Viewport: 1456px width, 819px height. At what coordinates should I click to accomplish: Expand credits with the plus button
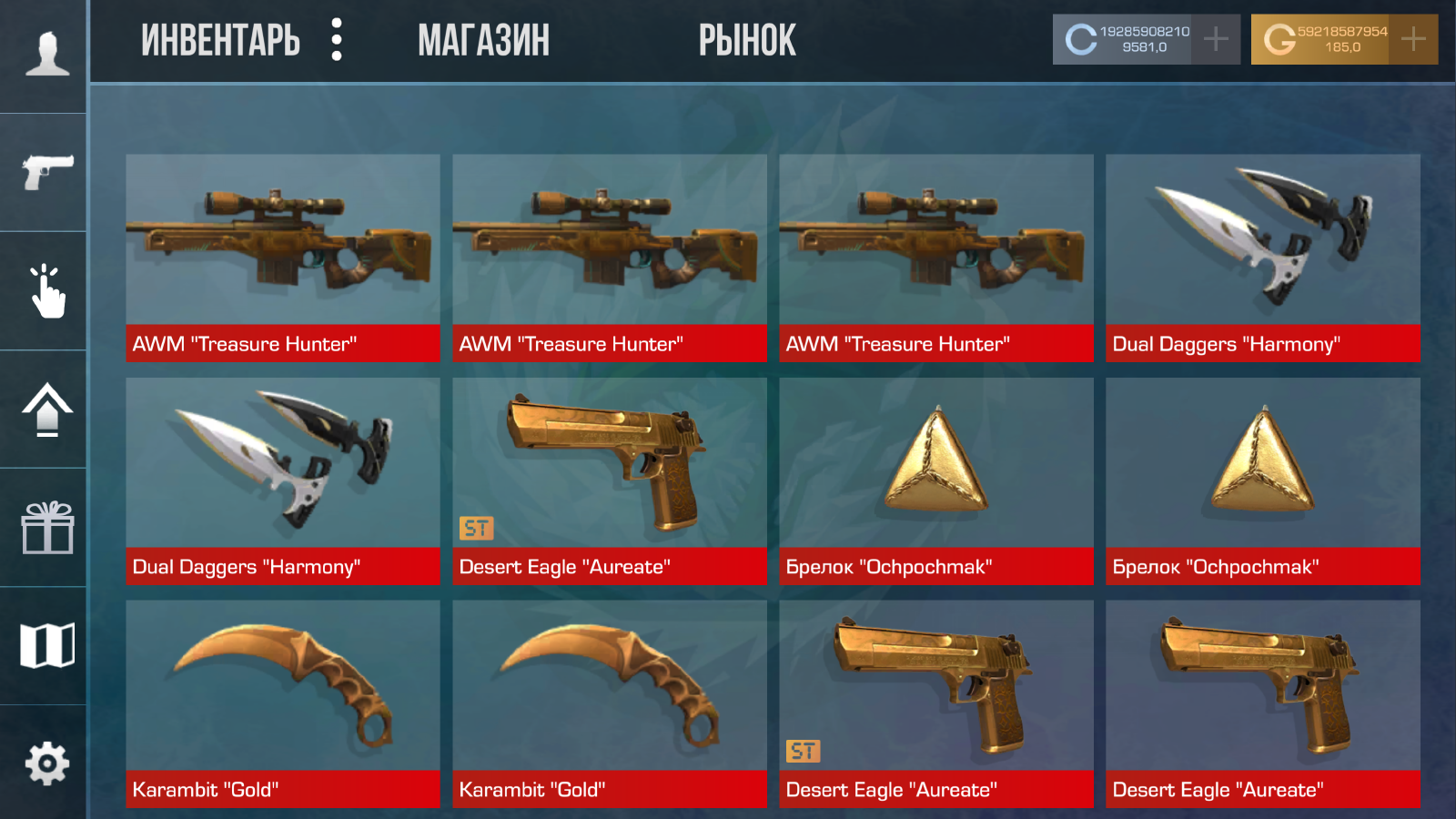coord(1214,38)
